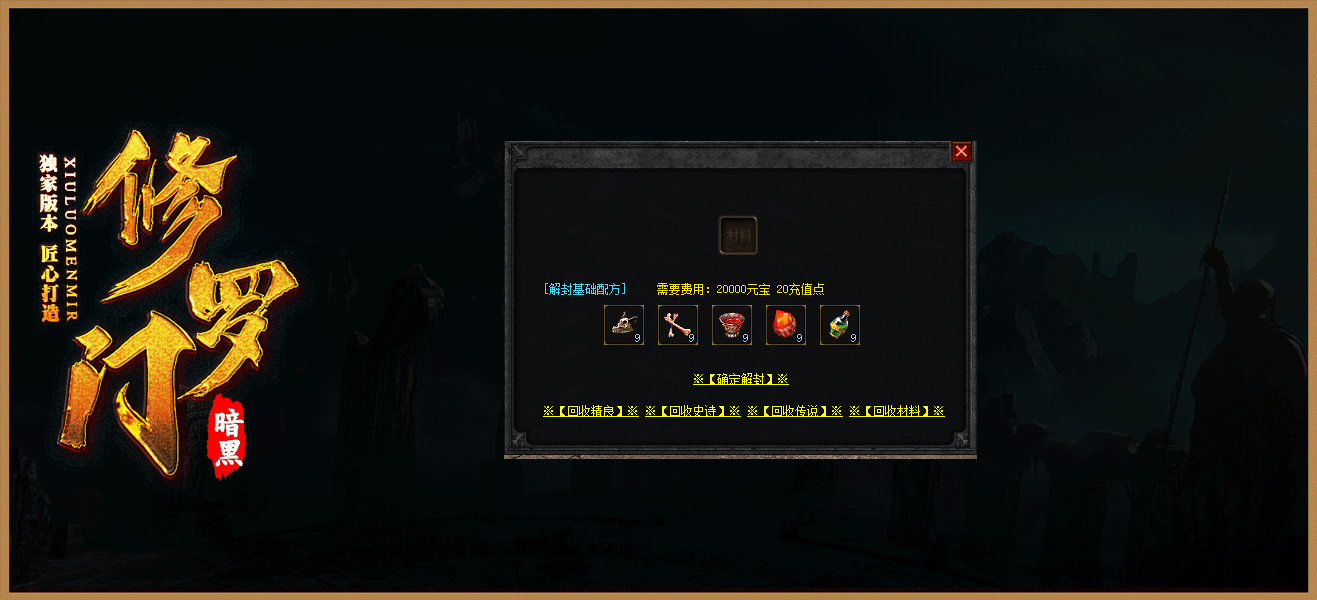Select the red crystal ore slot
The height and width of the screenshot is (600, 1317).
click(786, 325)
